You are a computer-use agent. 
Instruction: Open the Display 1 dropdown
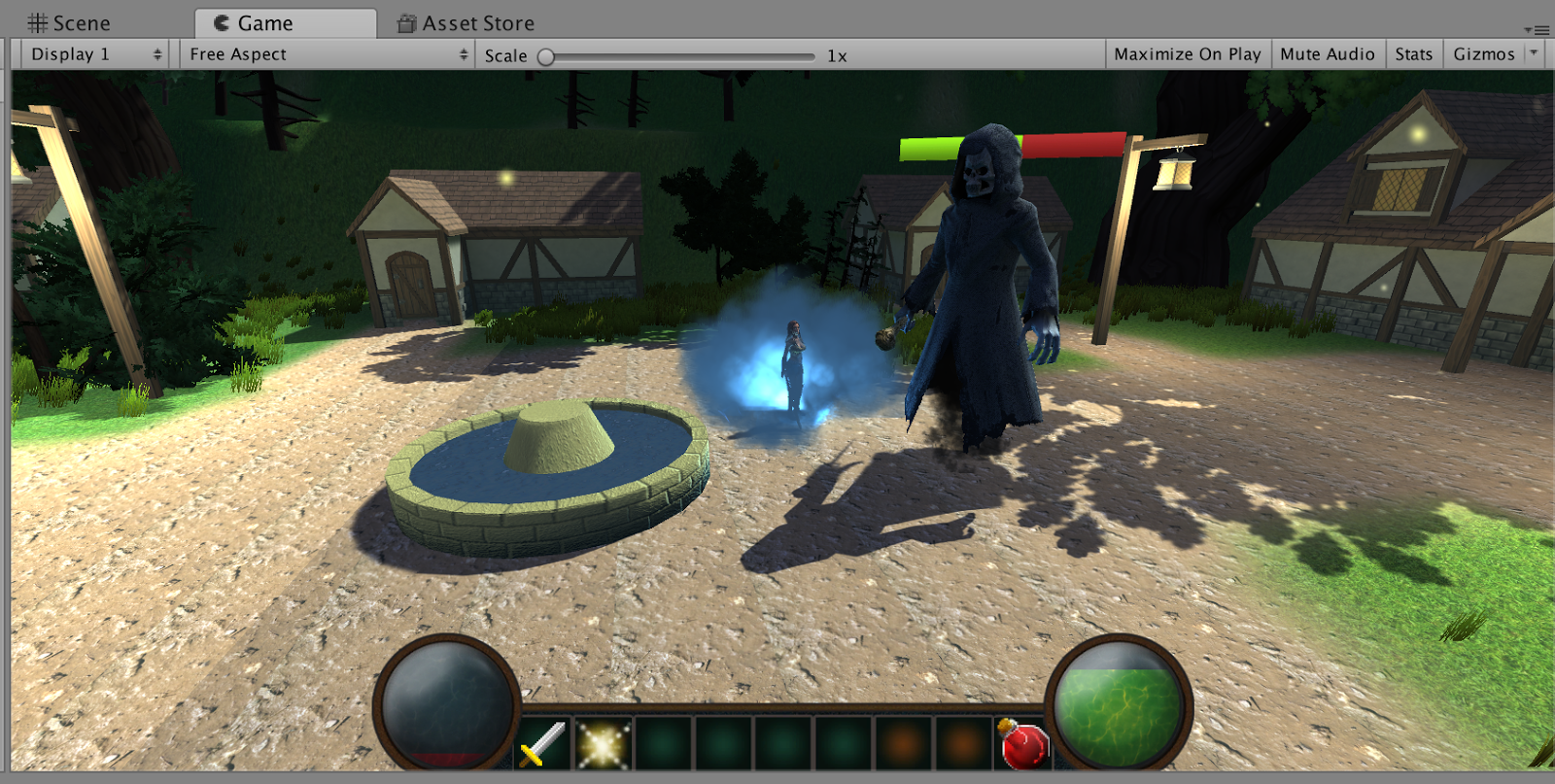(92, 54)
